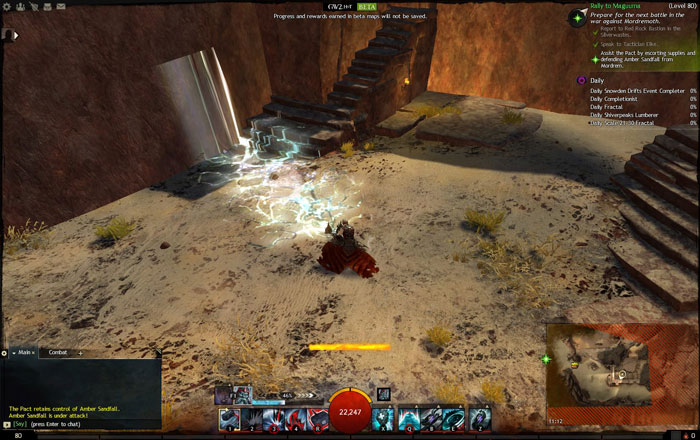Click the small icon above the healing skill

coord(383,394)
